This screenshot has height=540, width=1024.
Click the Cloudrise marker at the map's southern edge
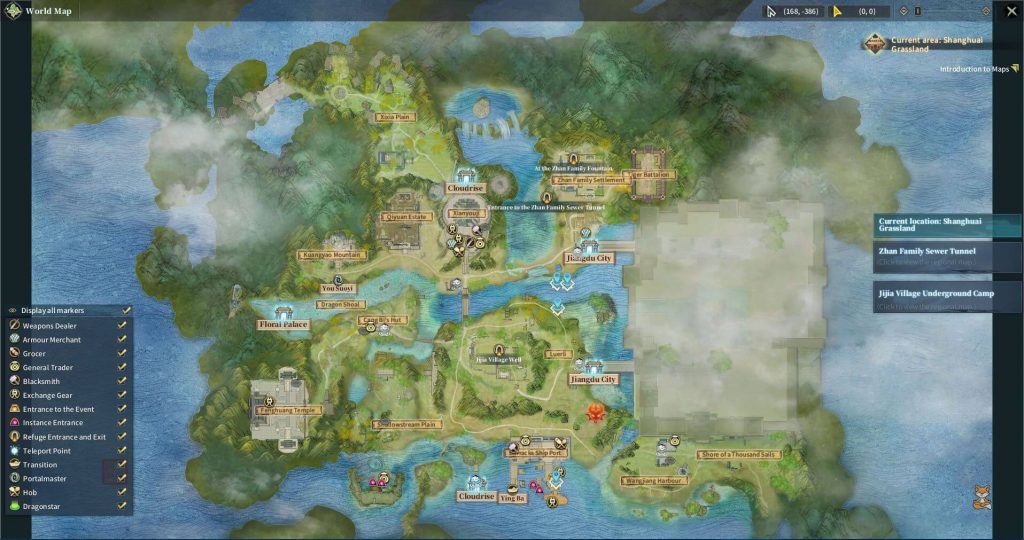[476, 496]
